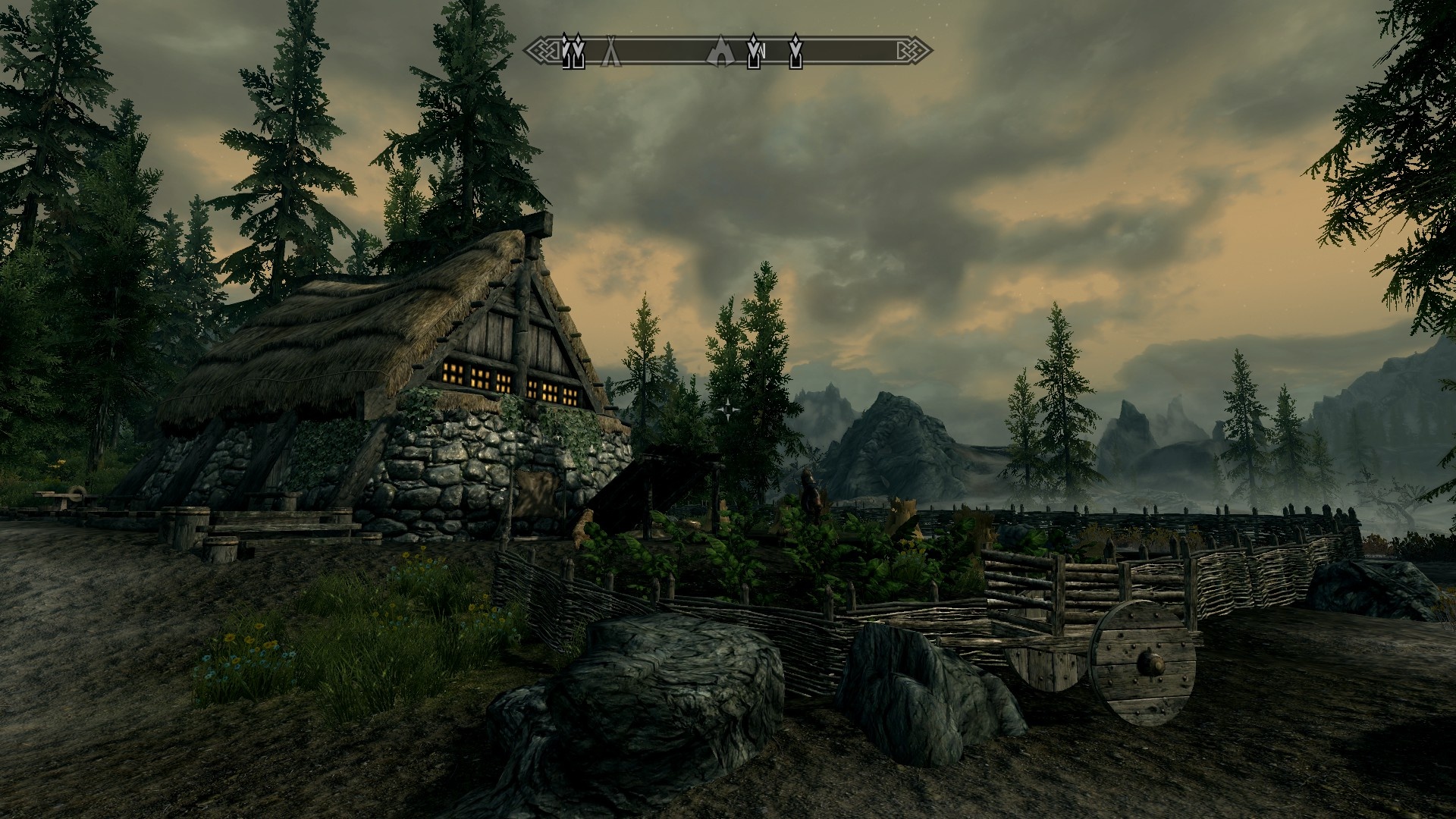Image resolution: width=1456 pixels, height=819 pixels.
Task: Click the camp tent marker on compass
Action: [611, 52]
